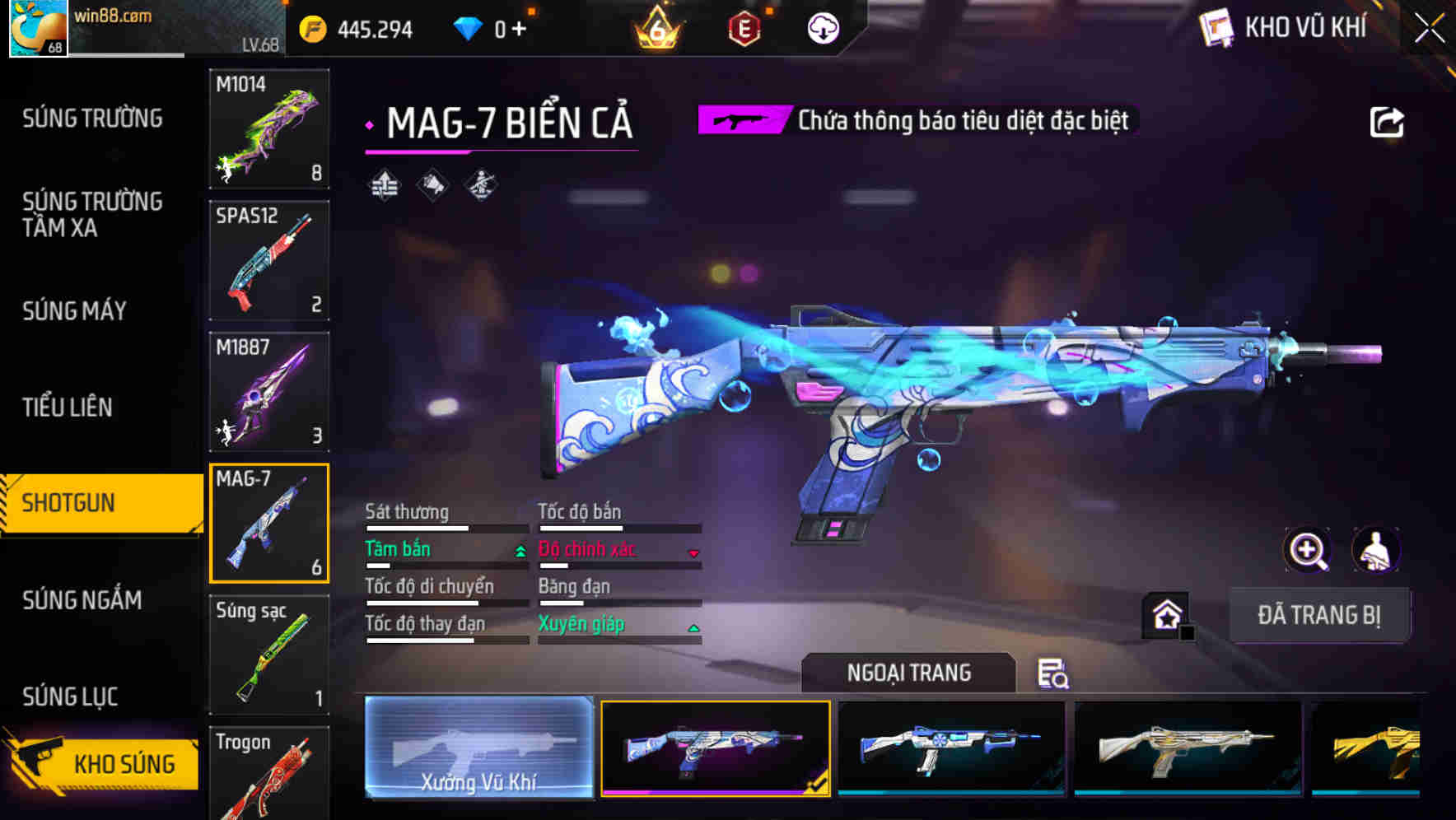This screenshot has width=1456, height=820.
Task: Click the Đã Trang Bị button
Action: point(1318,615)
